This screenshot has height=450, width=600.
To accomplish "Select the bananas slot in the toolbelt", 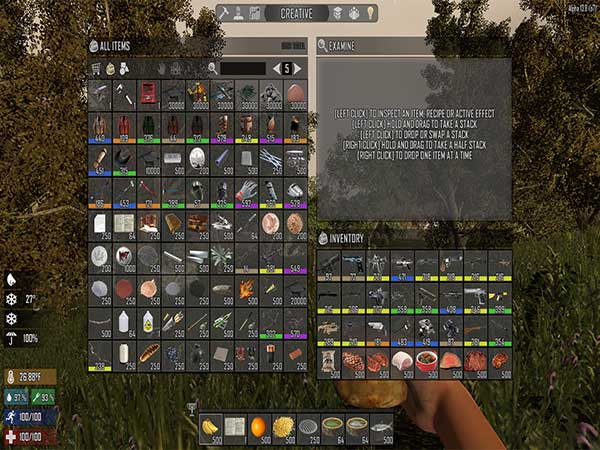I will tap(211, 426).
